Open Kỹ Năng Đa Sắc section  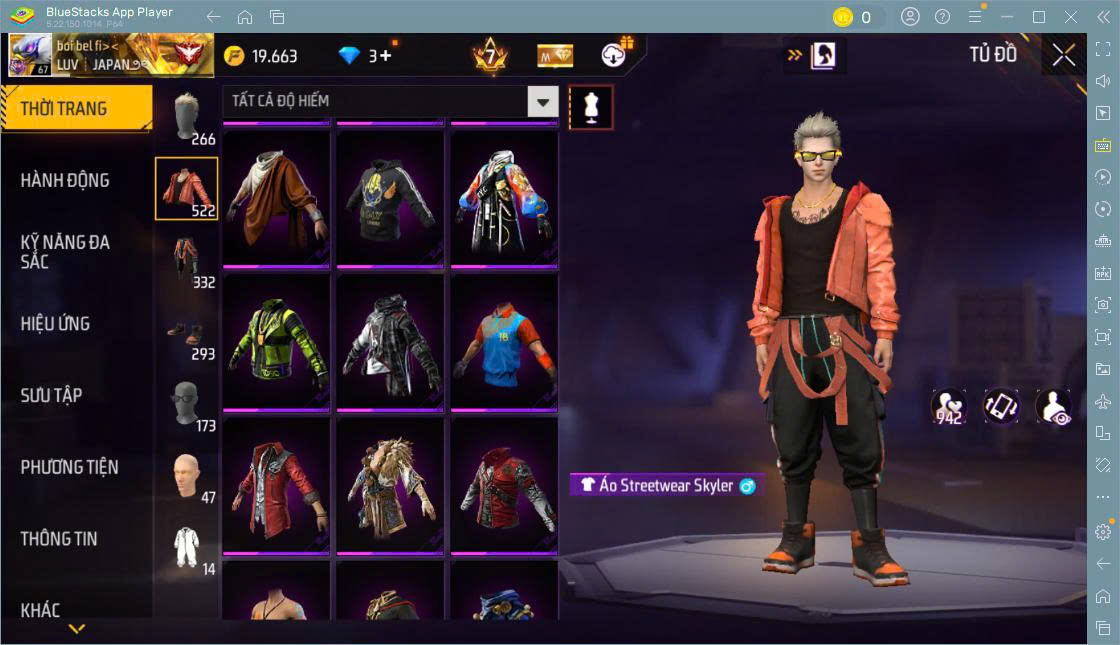[x=66, y=252]
